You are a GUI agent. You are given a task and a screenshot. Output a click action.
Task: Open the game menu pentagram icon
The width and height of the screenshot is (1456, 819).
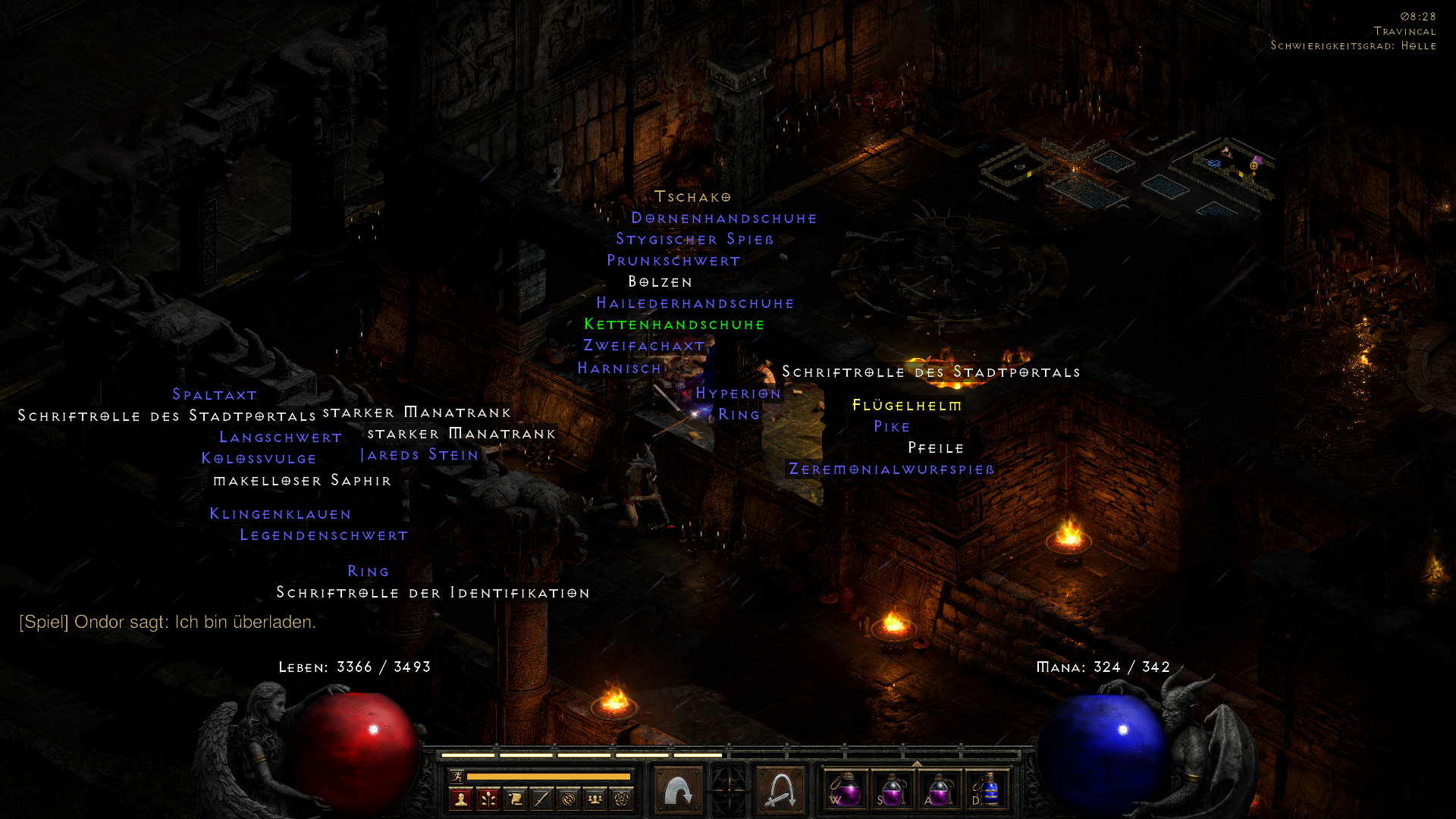click(621, 799)
